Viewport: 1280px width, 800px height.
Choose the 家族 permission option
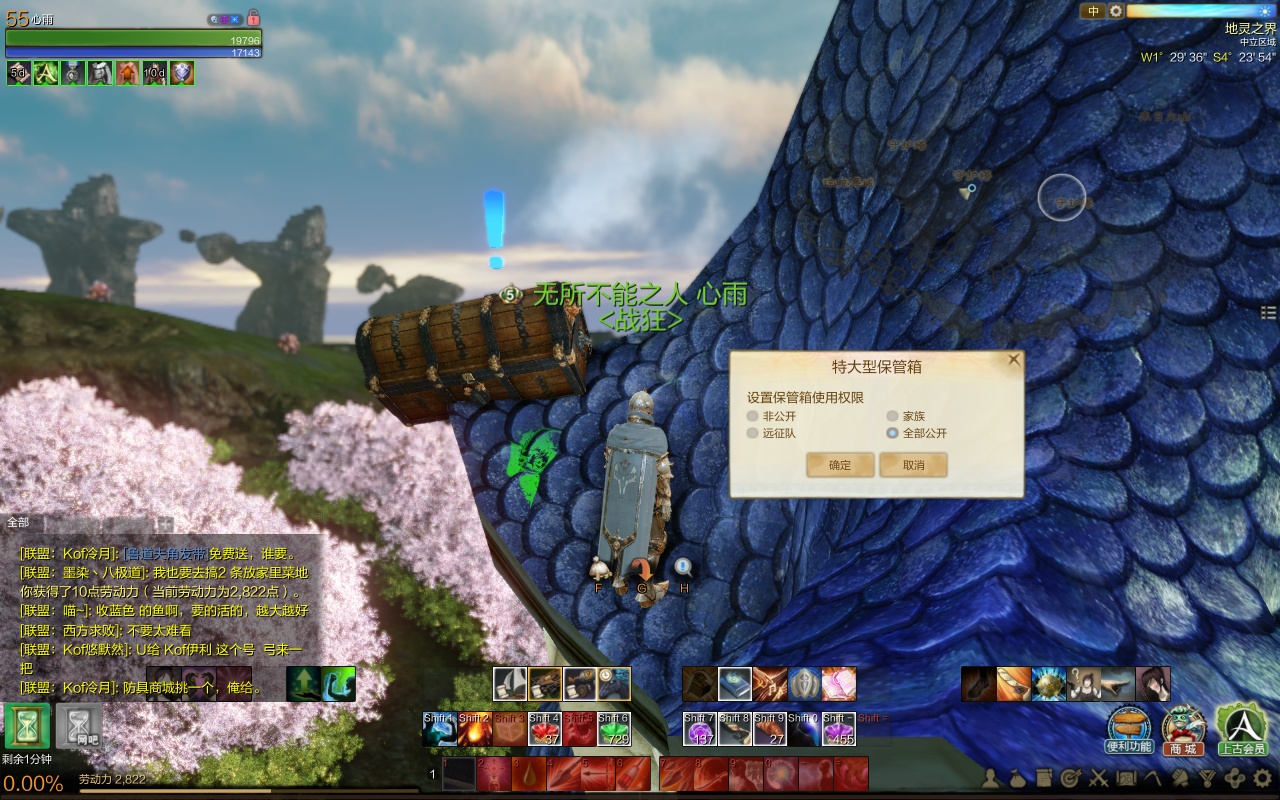892,416
